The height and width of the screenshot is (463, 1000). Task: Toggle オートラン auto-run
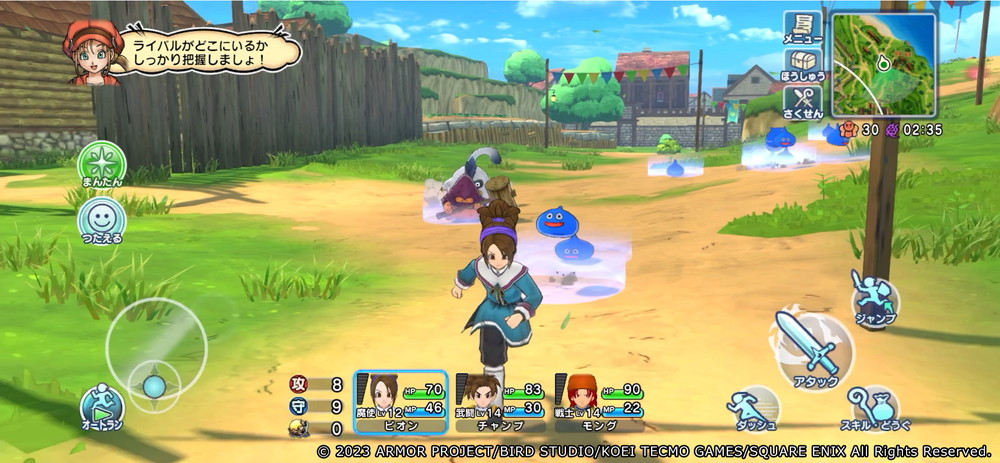click(x=102, y=407)
